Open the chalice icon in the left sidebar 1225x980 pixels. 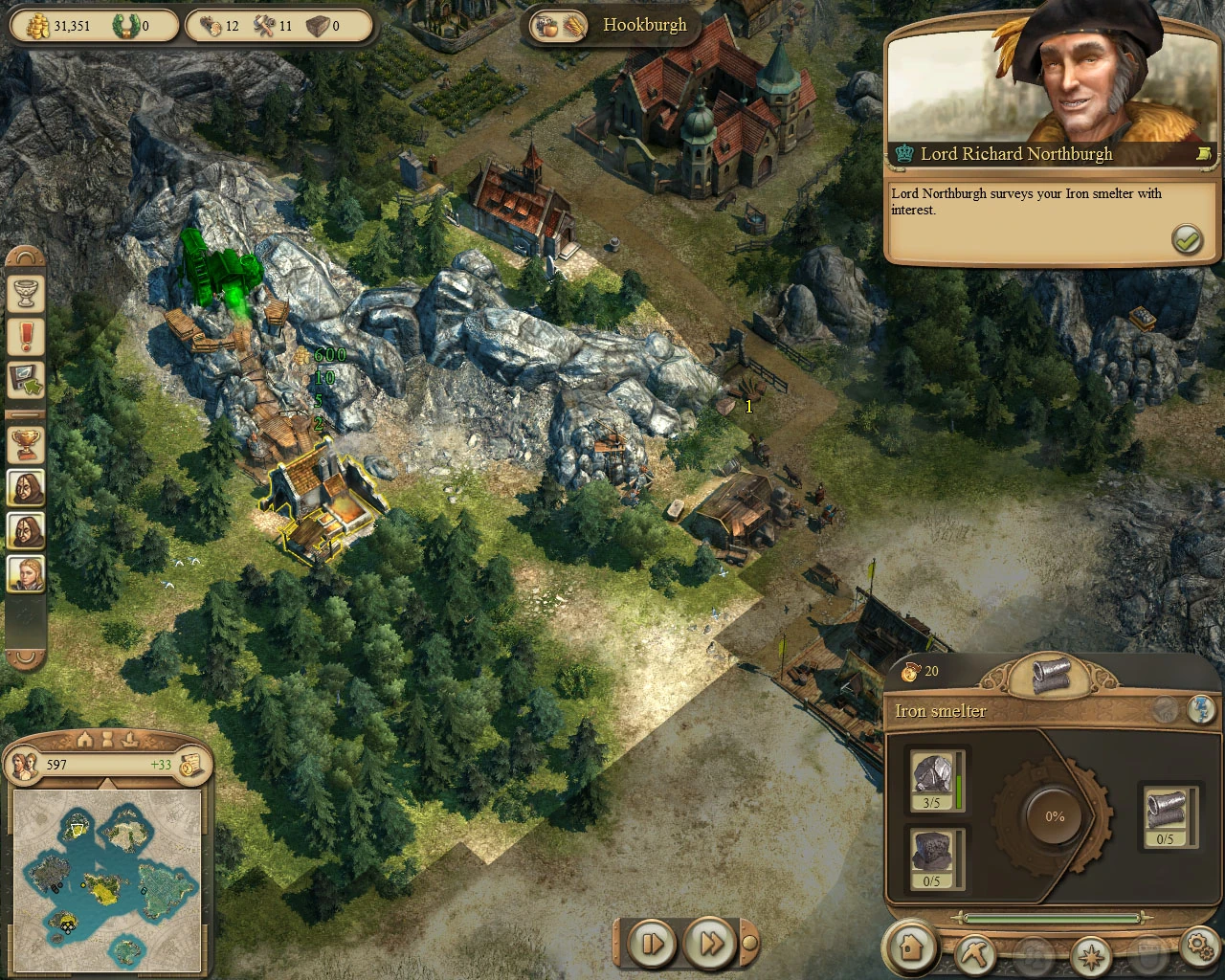tap(26, 293)
